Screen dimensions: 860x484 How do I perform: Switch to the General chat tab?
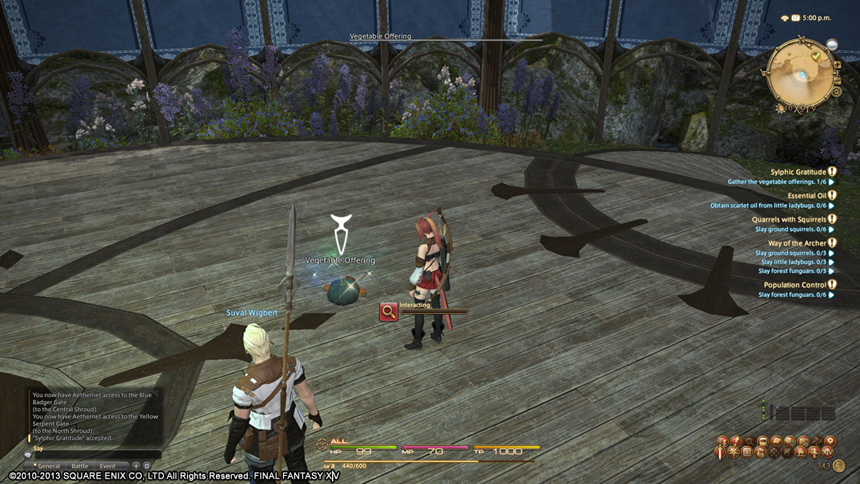coord(48,465)
